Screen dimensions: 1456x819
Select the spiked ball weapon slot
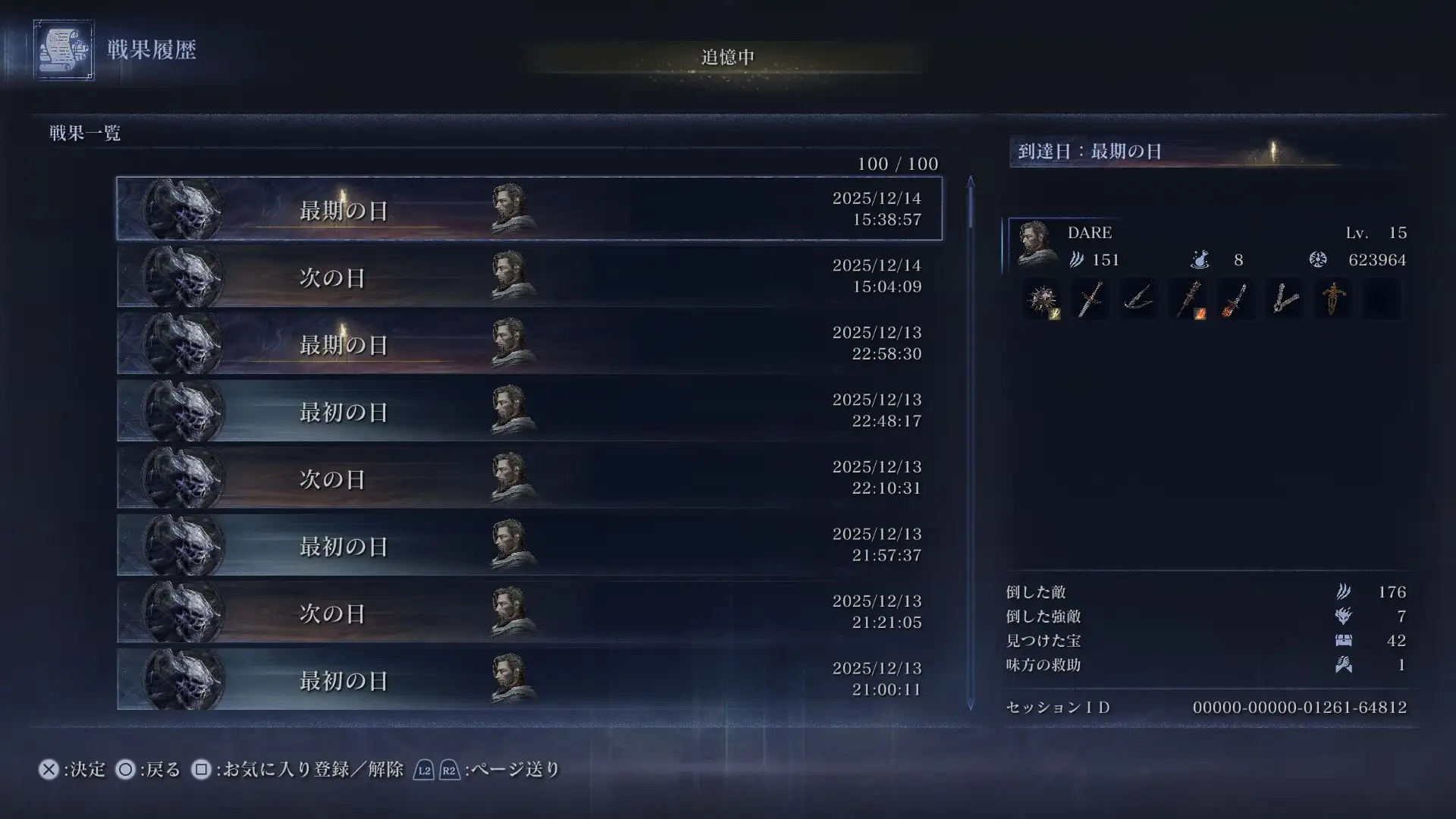(1042, 300)
